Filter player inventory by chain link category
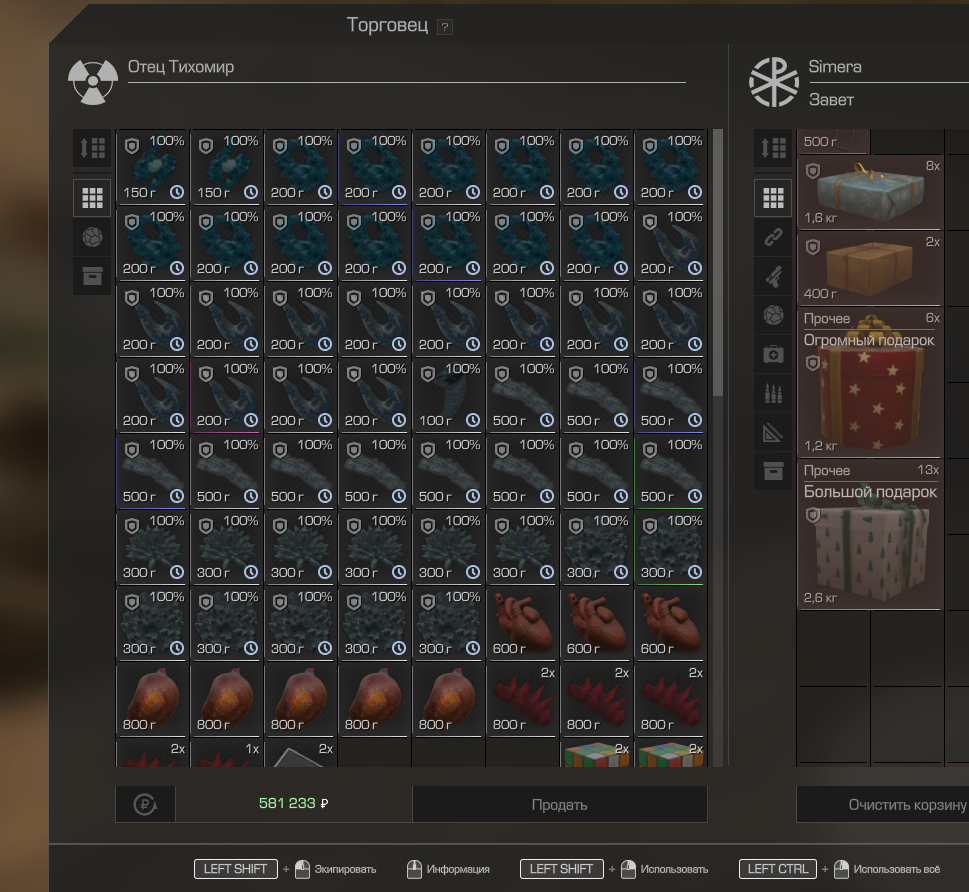 [x=773, y=237]
